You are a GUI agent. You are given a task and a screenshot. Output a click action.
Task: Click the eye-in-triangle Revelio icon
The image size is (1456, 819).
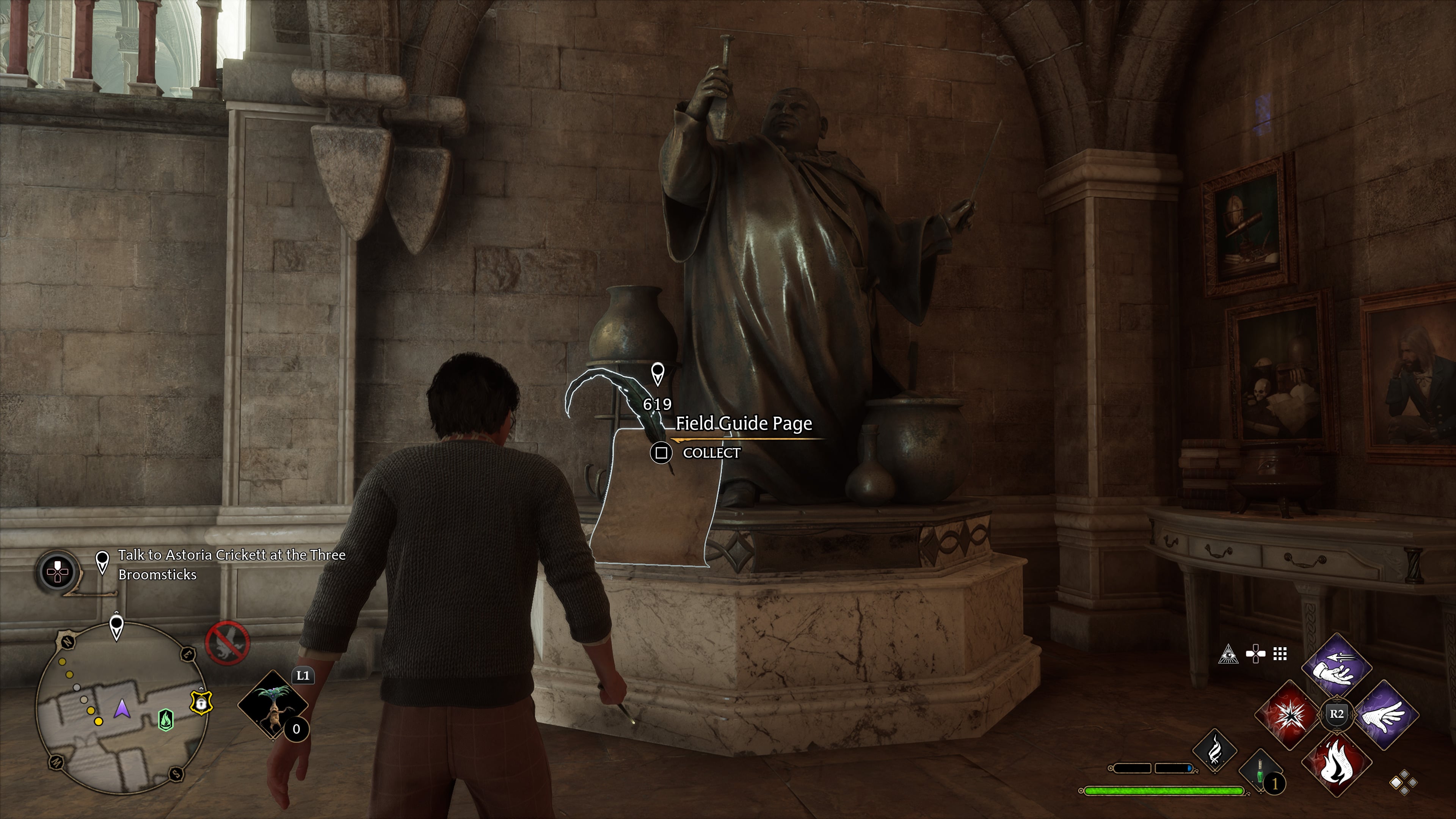(x=1228, y=654)
